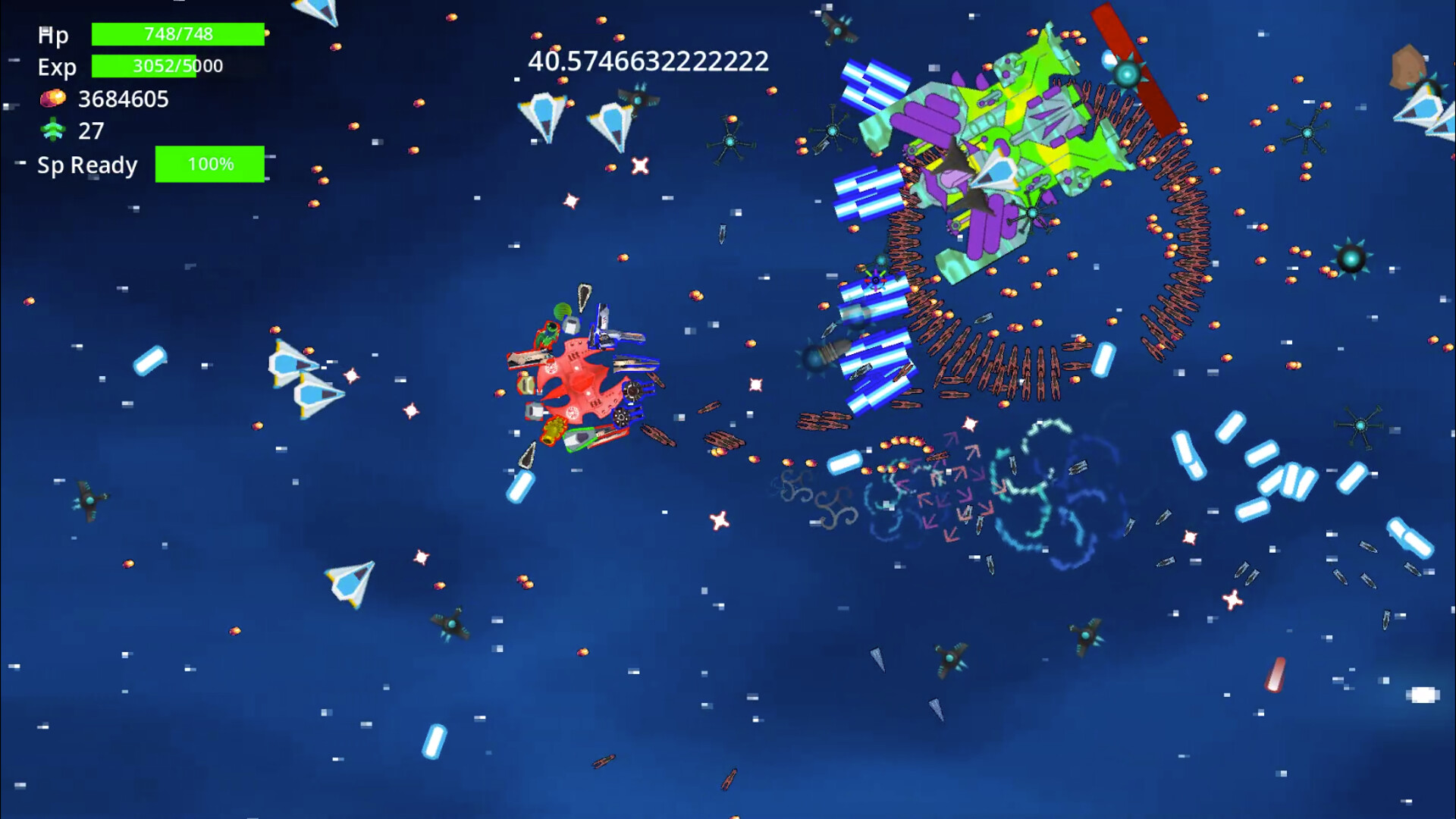
Task: Click the red player ship in center
Action: [x=584, y=379]
